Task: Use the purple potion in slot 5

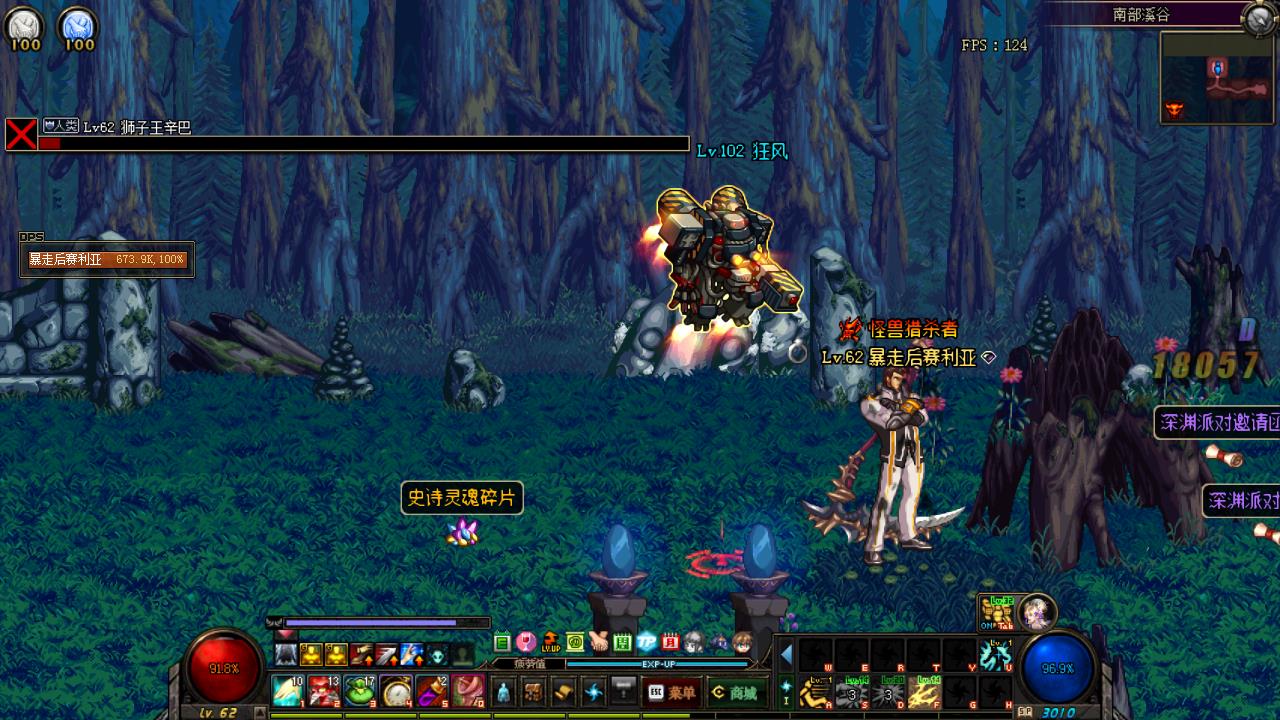Action: coord(431,691)
